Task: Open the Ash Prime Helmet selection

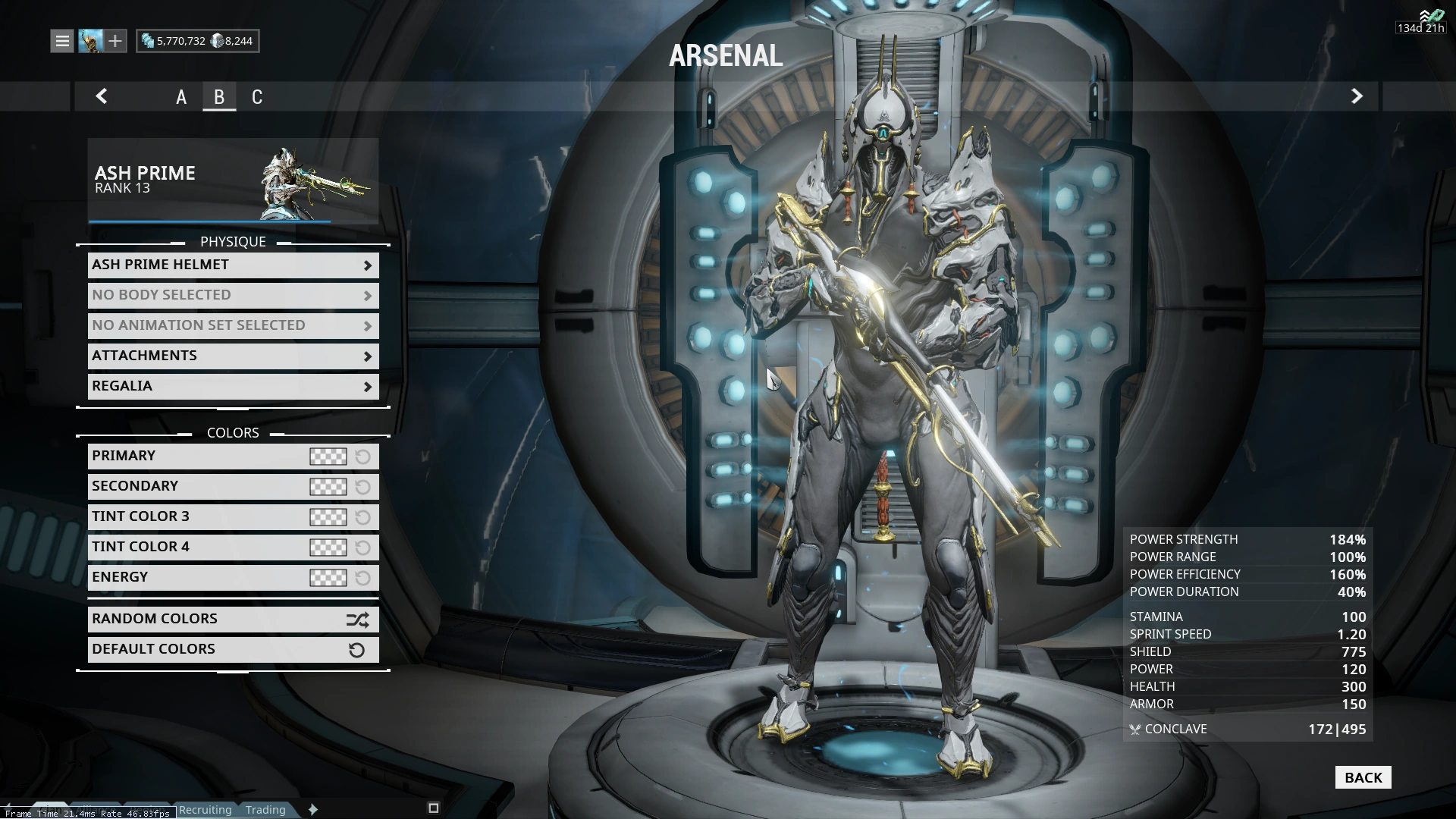Action: pyautogui.click(x=233, y=265)
